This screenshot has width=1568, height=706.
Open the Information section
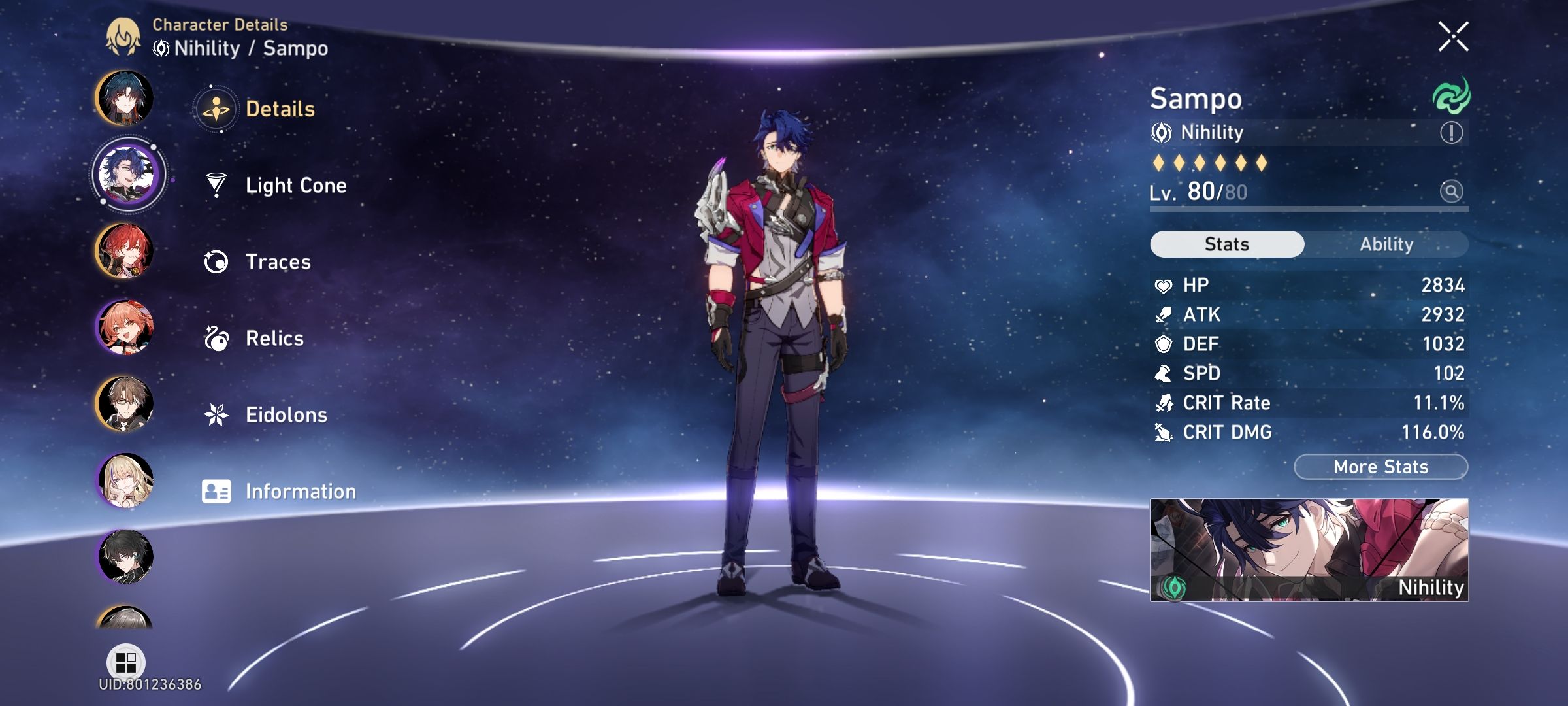tap(300, 490)
